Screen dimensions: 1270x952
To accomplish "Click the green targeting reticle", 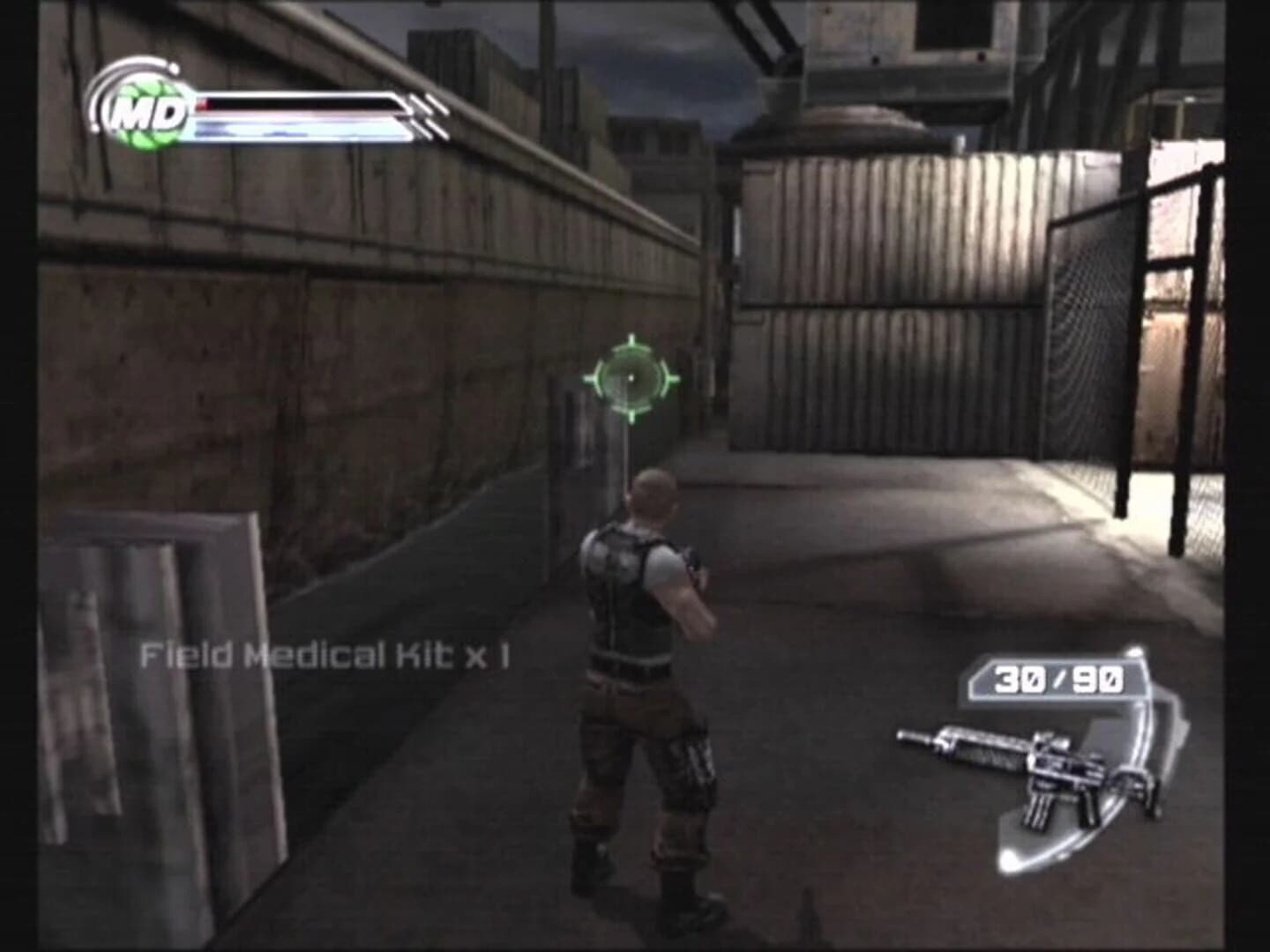I will pyautogui.click(x=632, y=379).
